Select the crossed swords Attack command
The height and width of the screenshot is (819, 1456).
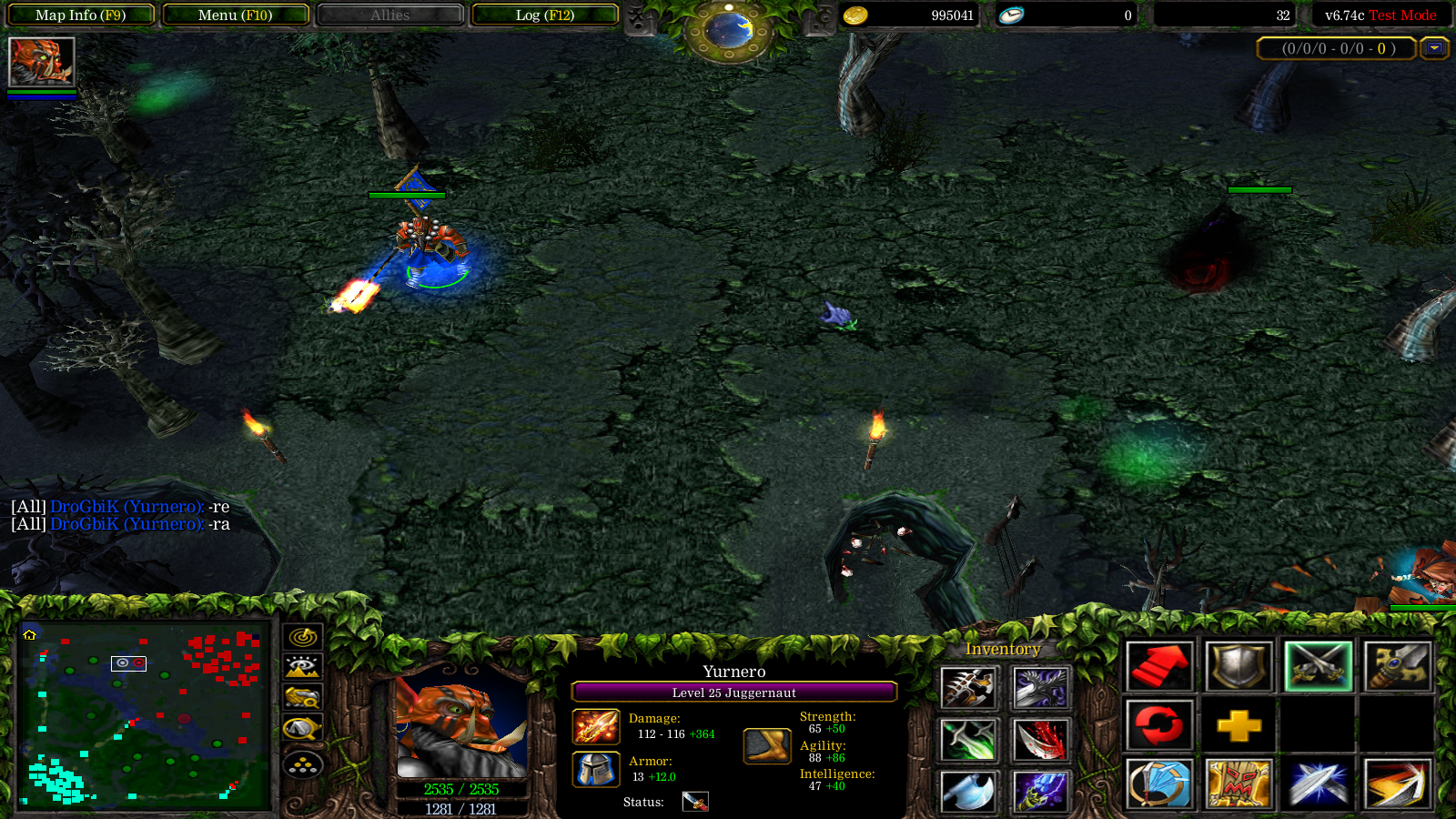[1318, 666]
